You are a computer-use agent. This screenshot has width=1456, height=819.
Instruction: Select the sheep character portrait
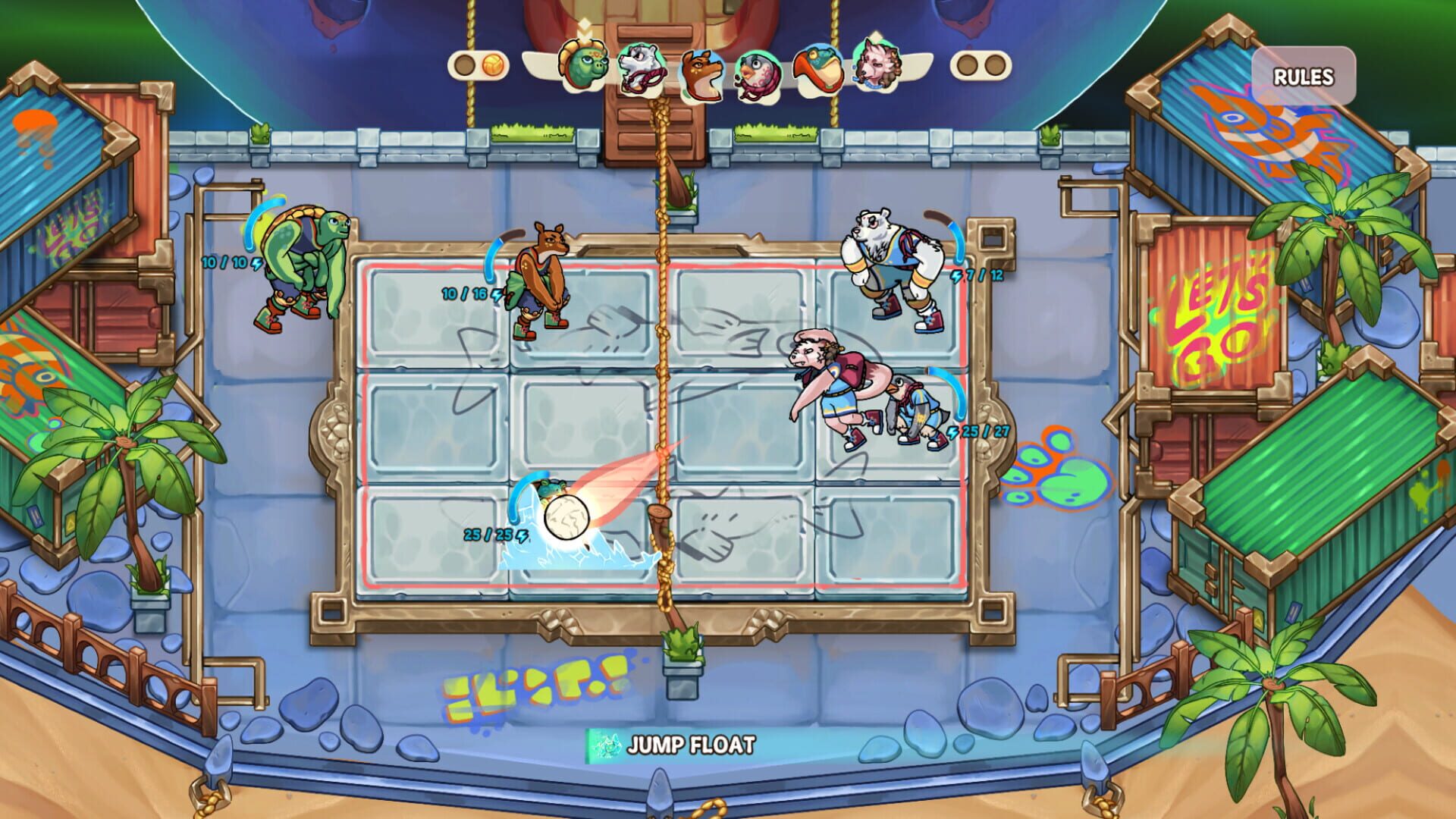coord(876,68)
